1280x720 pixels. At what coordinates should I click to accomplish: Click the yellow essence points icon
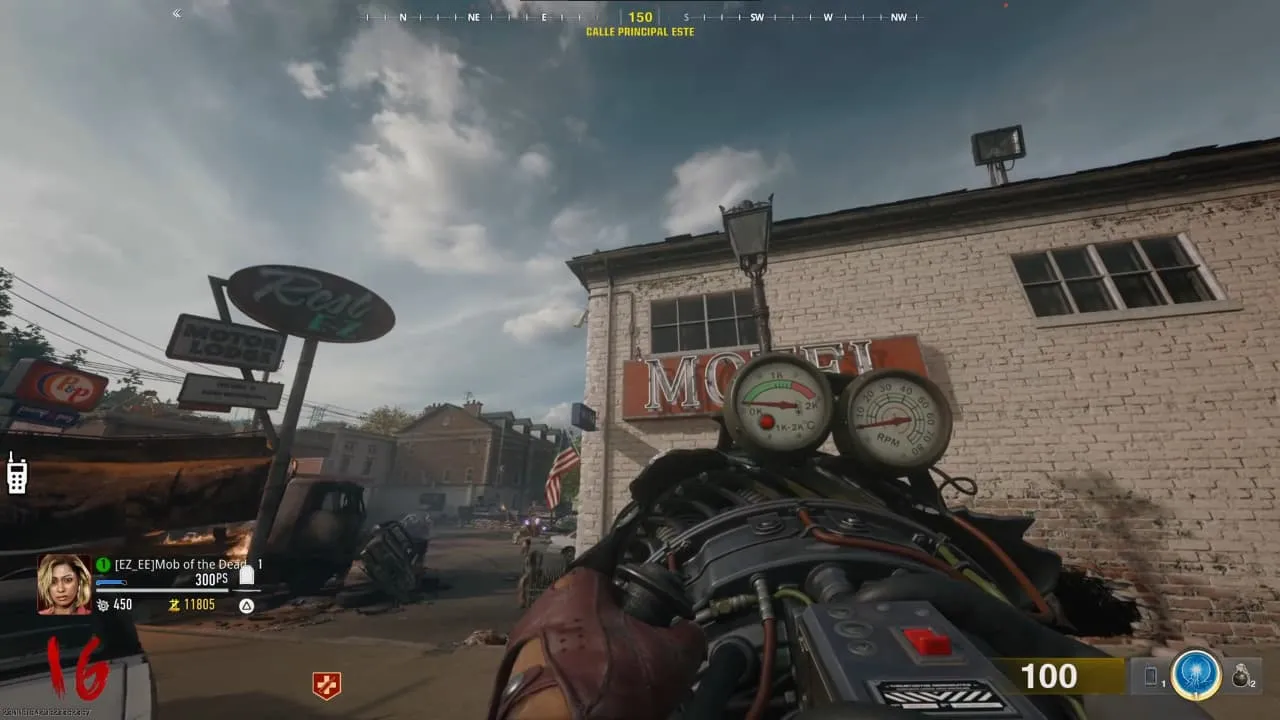pos(173,605)
